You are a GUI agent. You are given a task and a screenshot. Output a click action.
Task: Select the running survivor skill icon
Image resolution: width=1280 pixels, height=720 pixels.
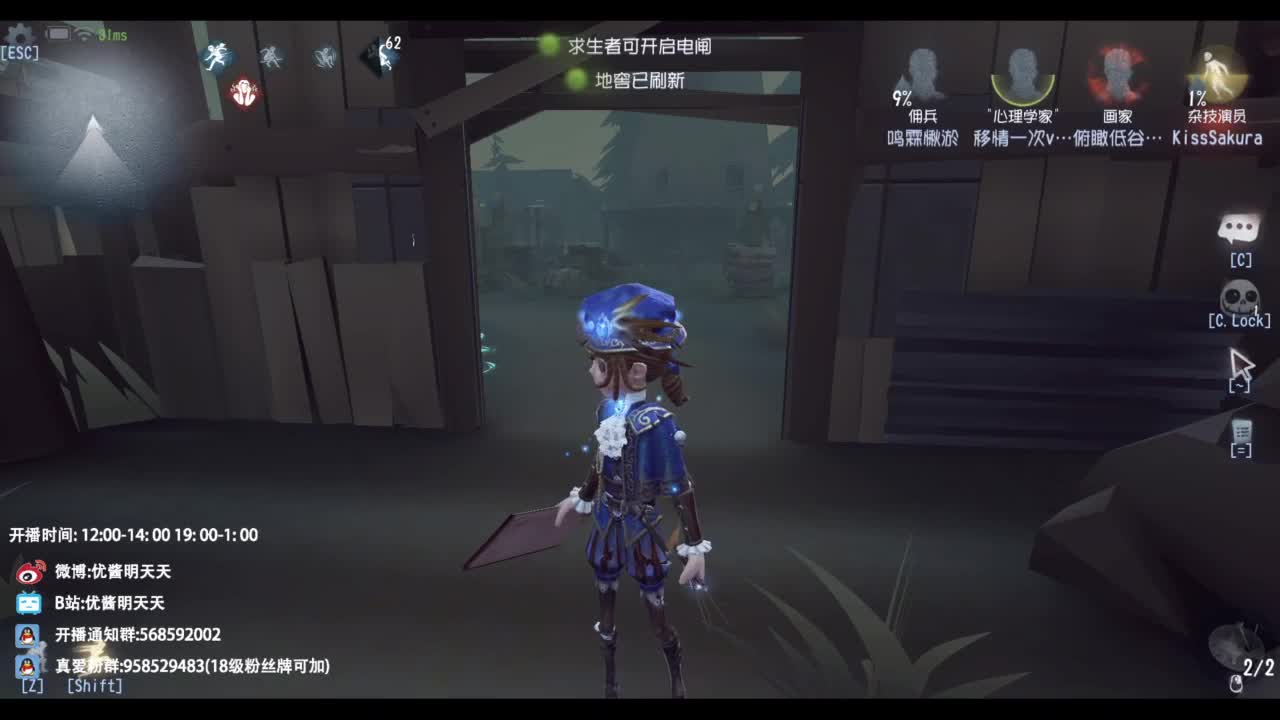216,55
